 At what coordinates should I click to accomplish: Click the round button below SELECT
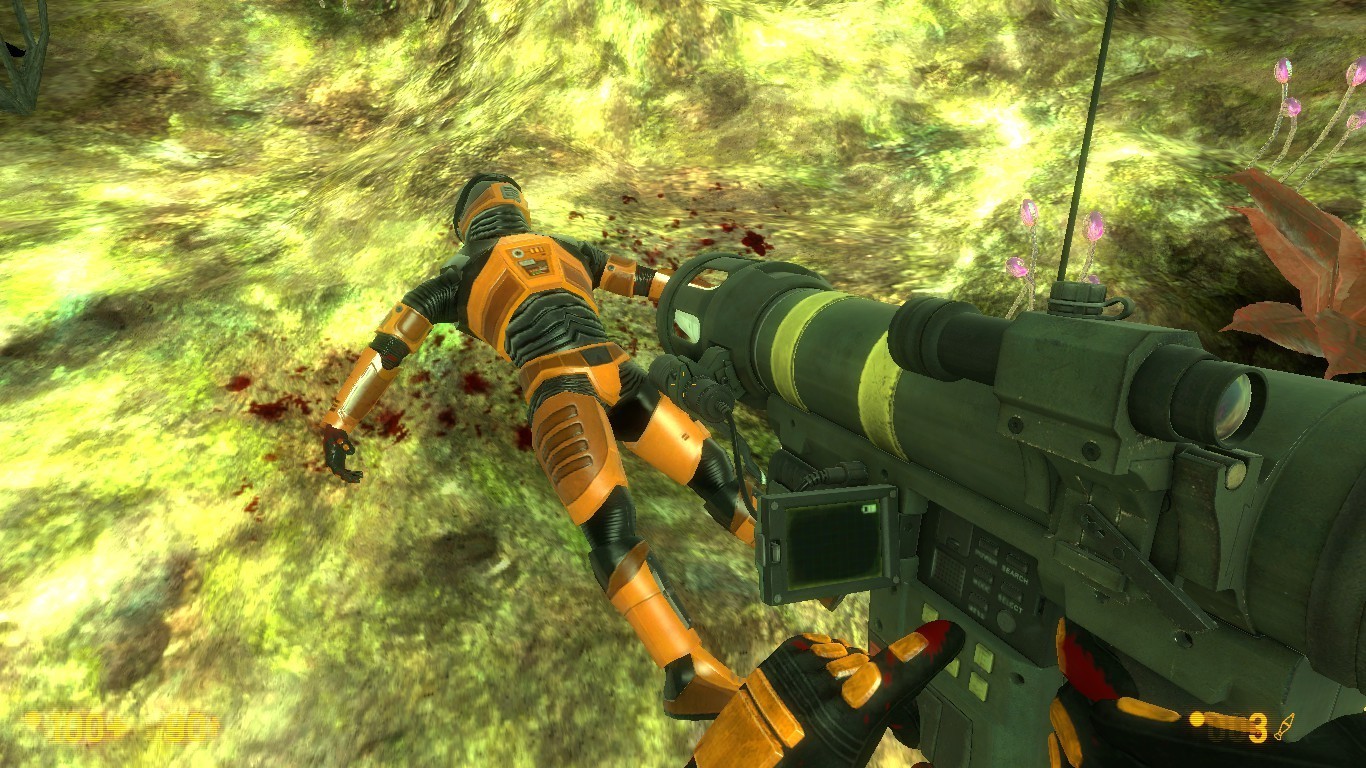(1006, 621)
